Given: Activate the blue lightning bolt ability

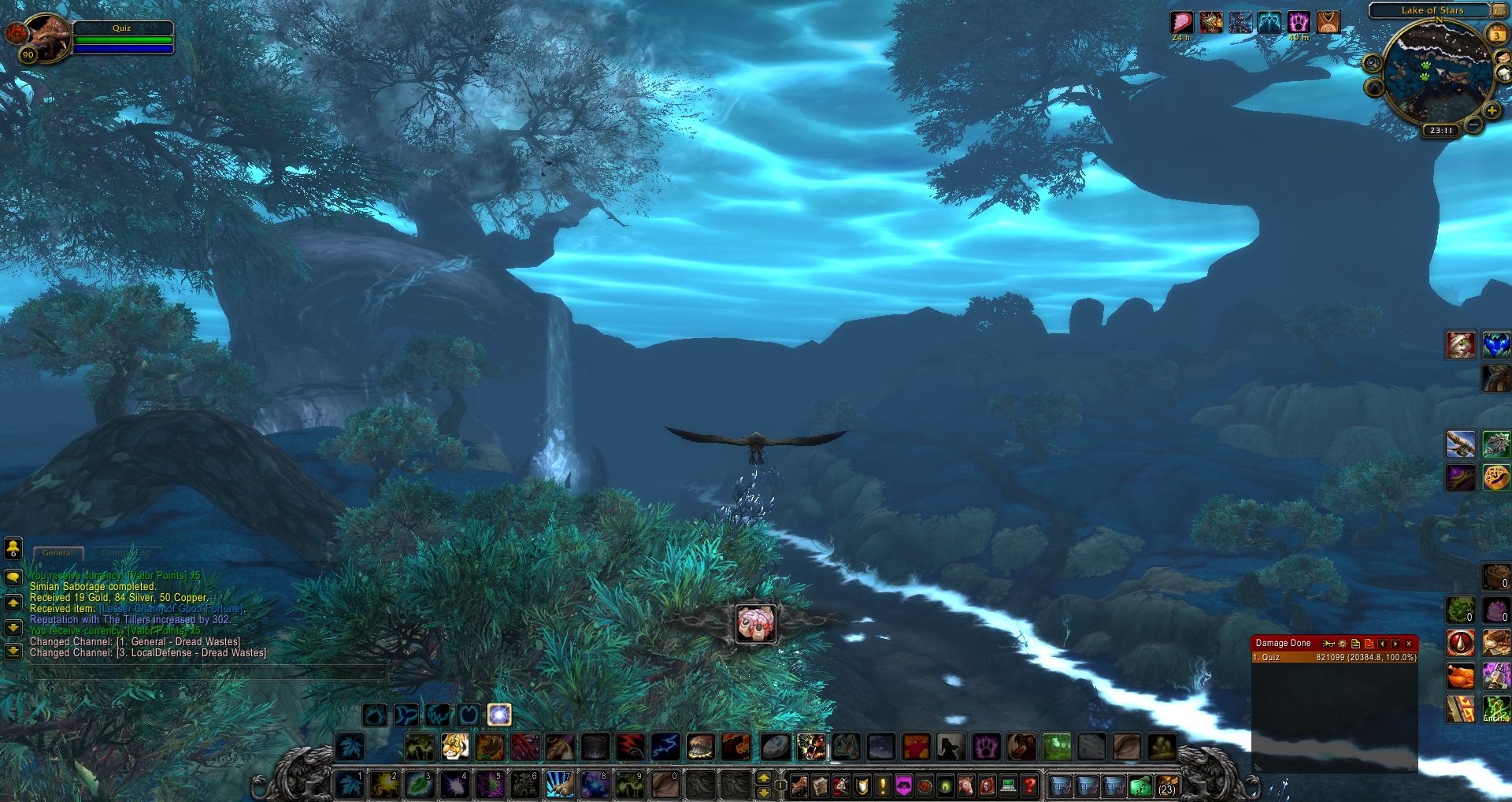Looking at the screenshot, I should coord(665,746).
